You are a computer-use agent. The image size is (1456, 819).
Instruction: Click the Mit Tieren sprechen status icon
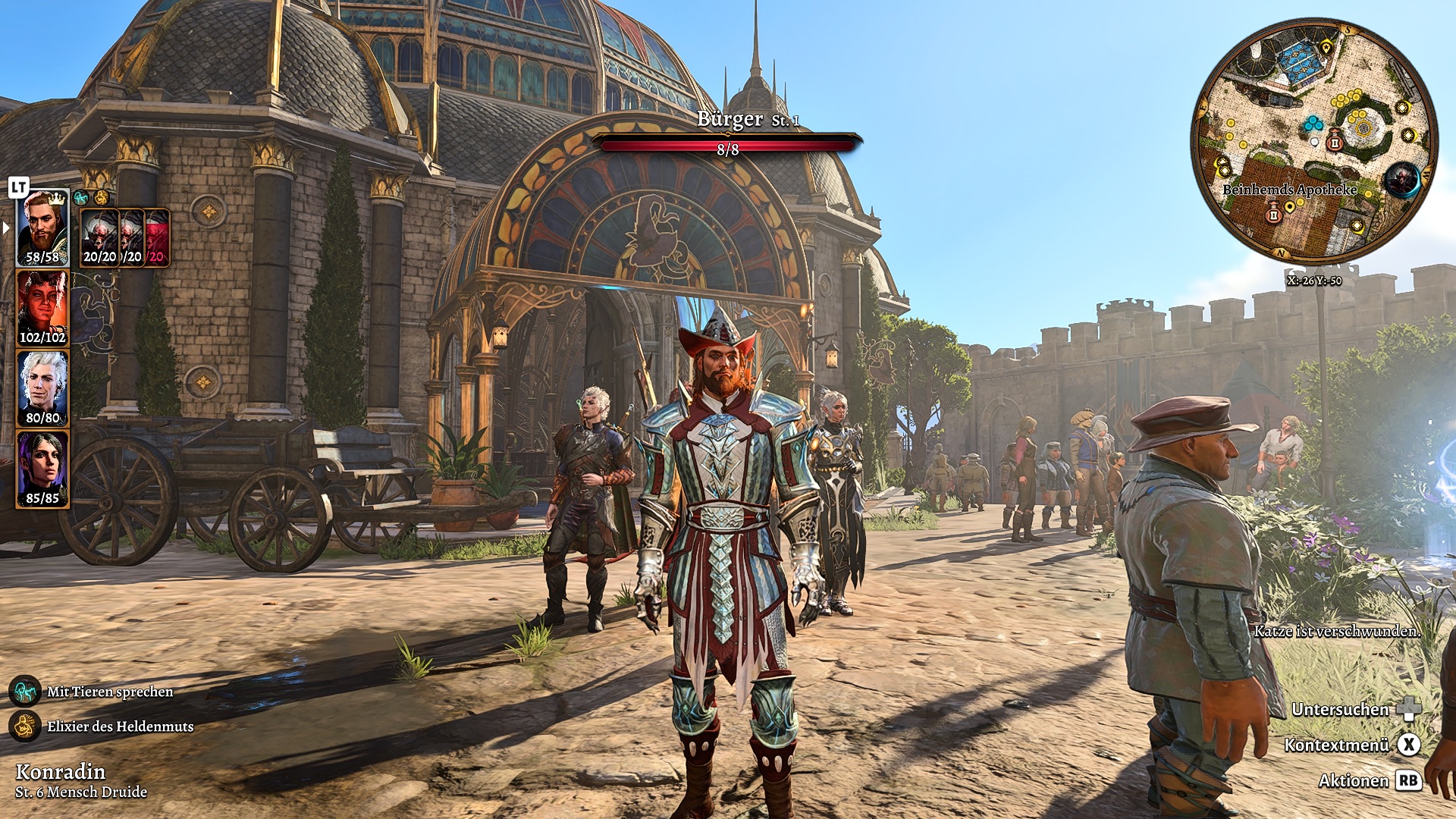pos(25,691)
